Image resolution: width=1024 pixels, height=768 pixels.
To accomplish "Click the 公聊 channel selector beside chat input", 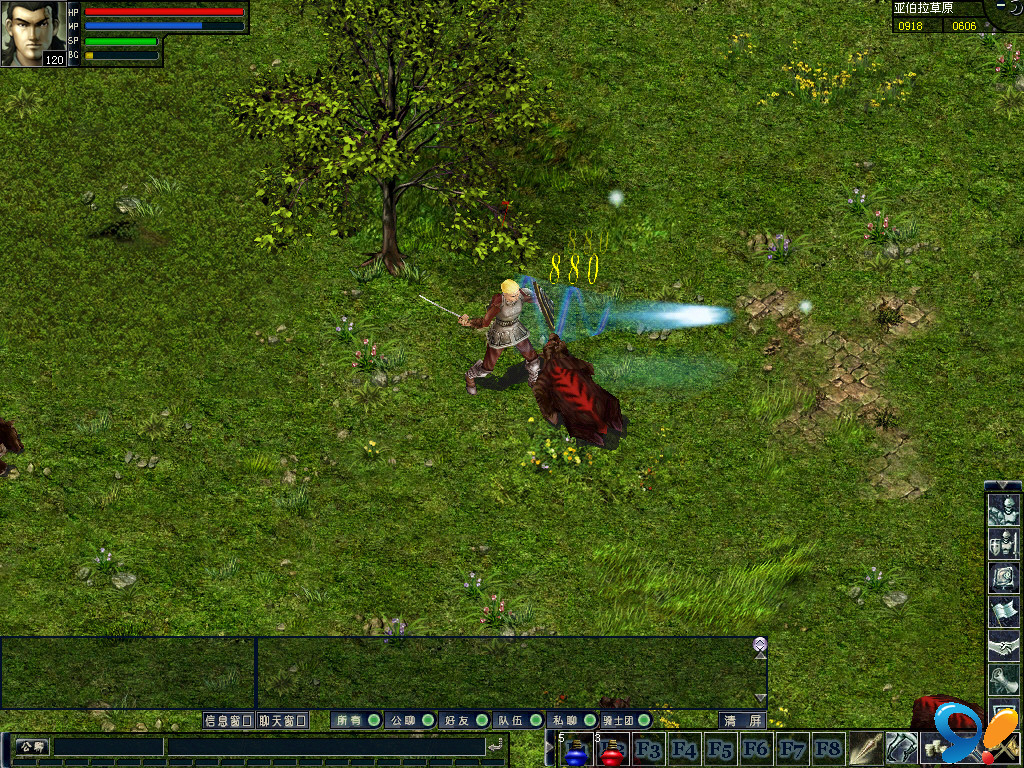I will (31, 747).
